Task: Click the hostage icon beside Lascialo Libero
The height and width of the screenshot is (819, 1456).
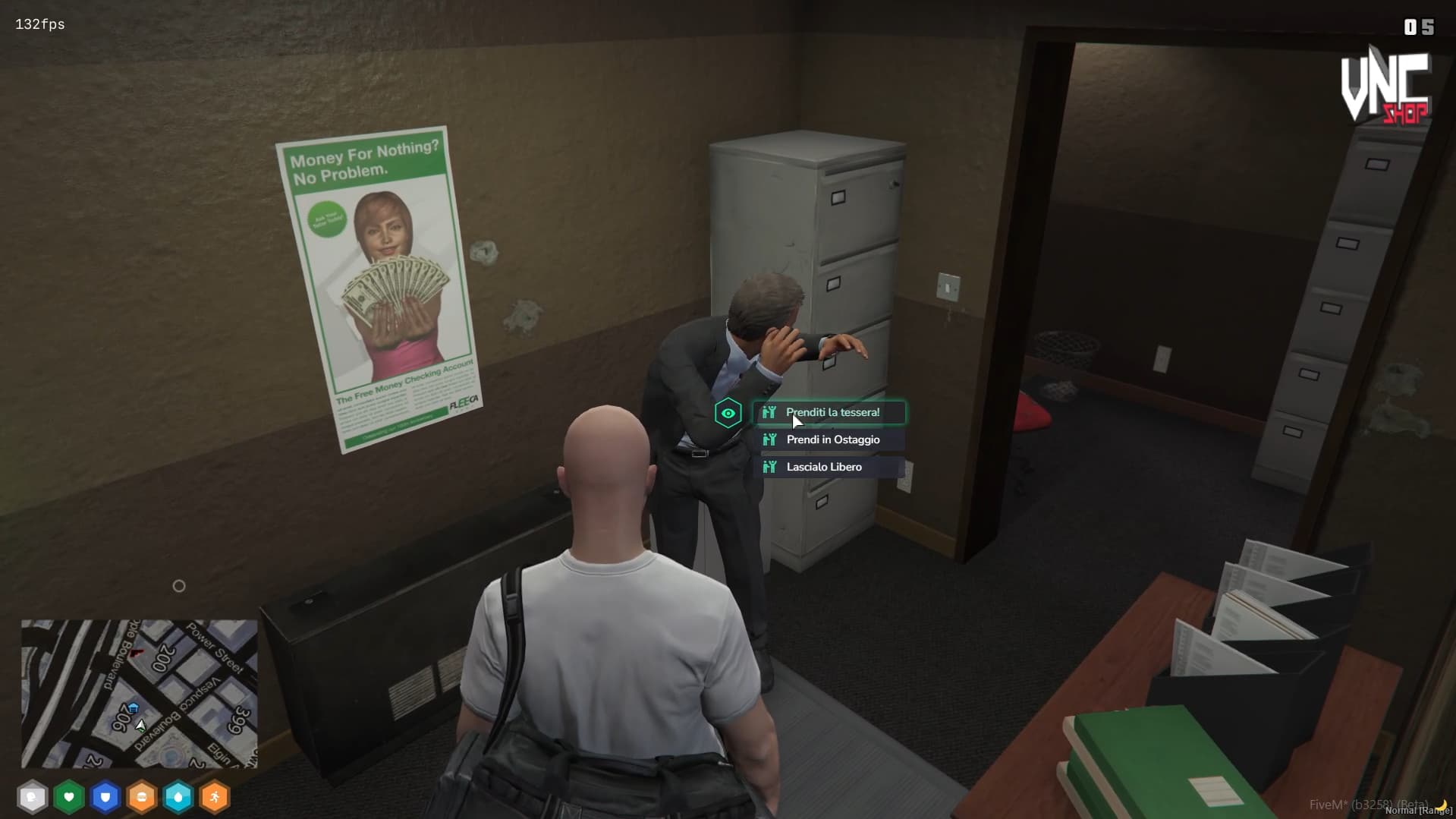Action: [x=769, y=467]
